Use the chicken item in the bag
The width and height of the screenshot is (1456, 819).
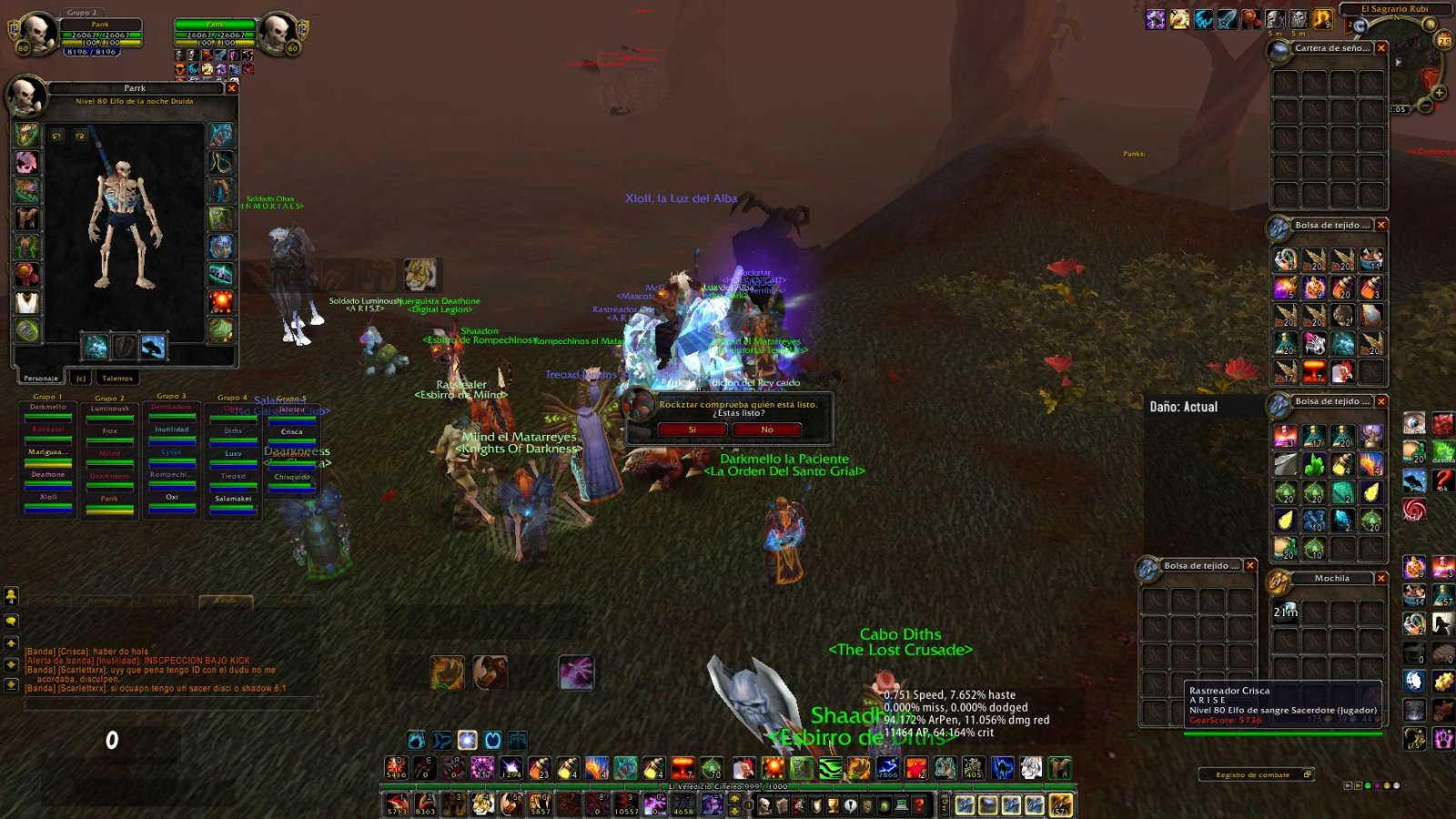(1342, 371)
